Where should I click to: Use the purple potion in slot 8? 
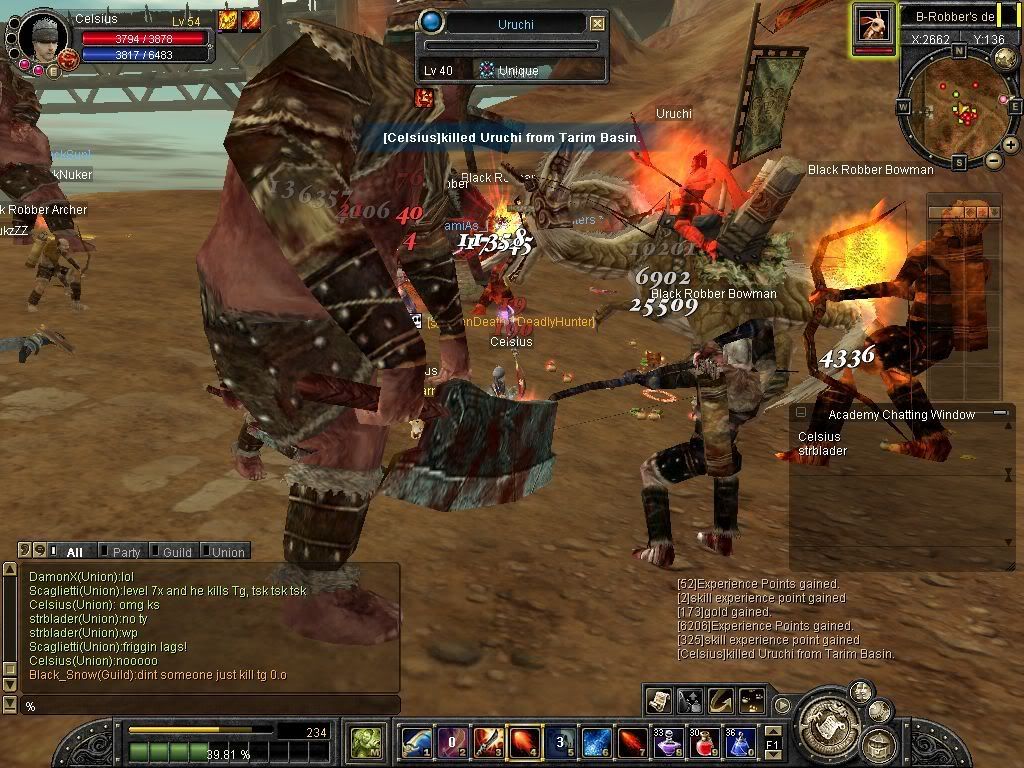click(x=667, y=743)
